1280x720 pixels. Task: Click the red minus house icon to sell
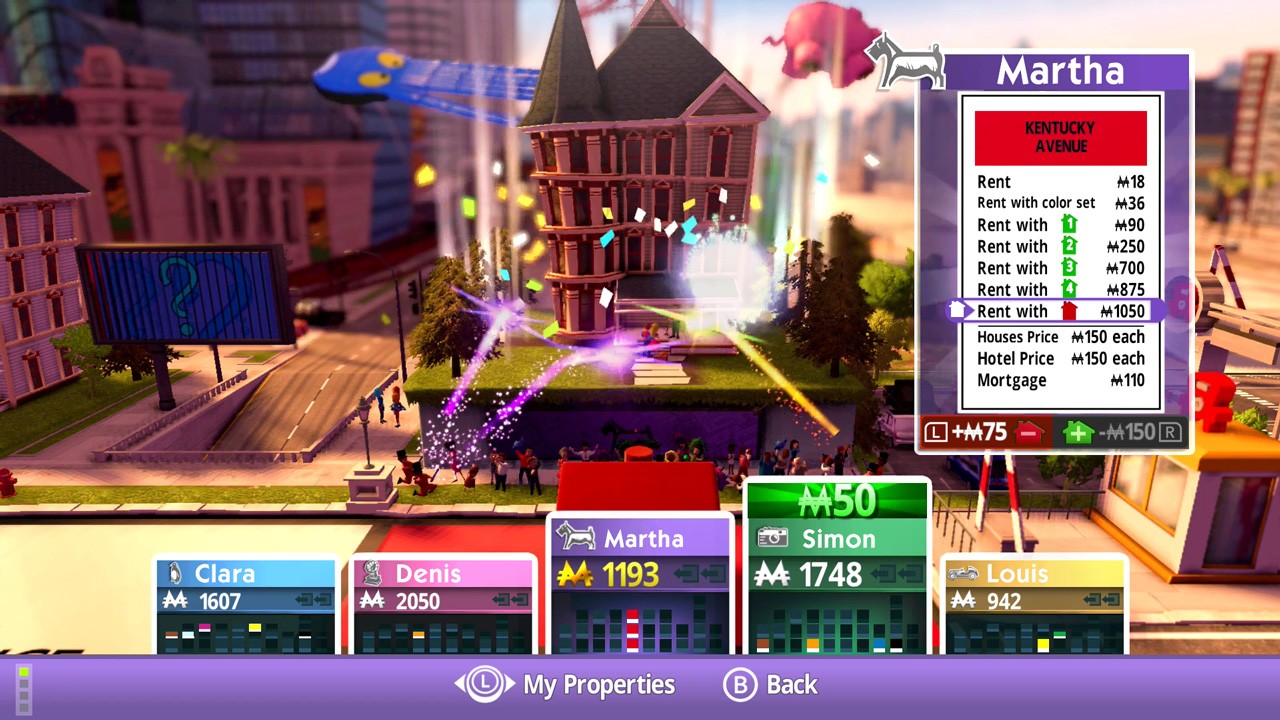pos(1029,434)
